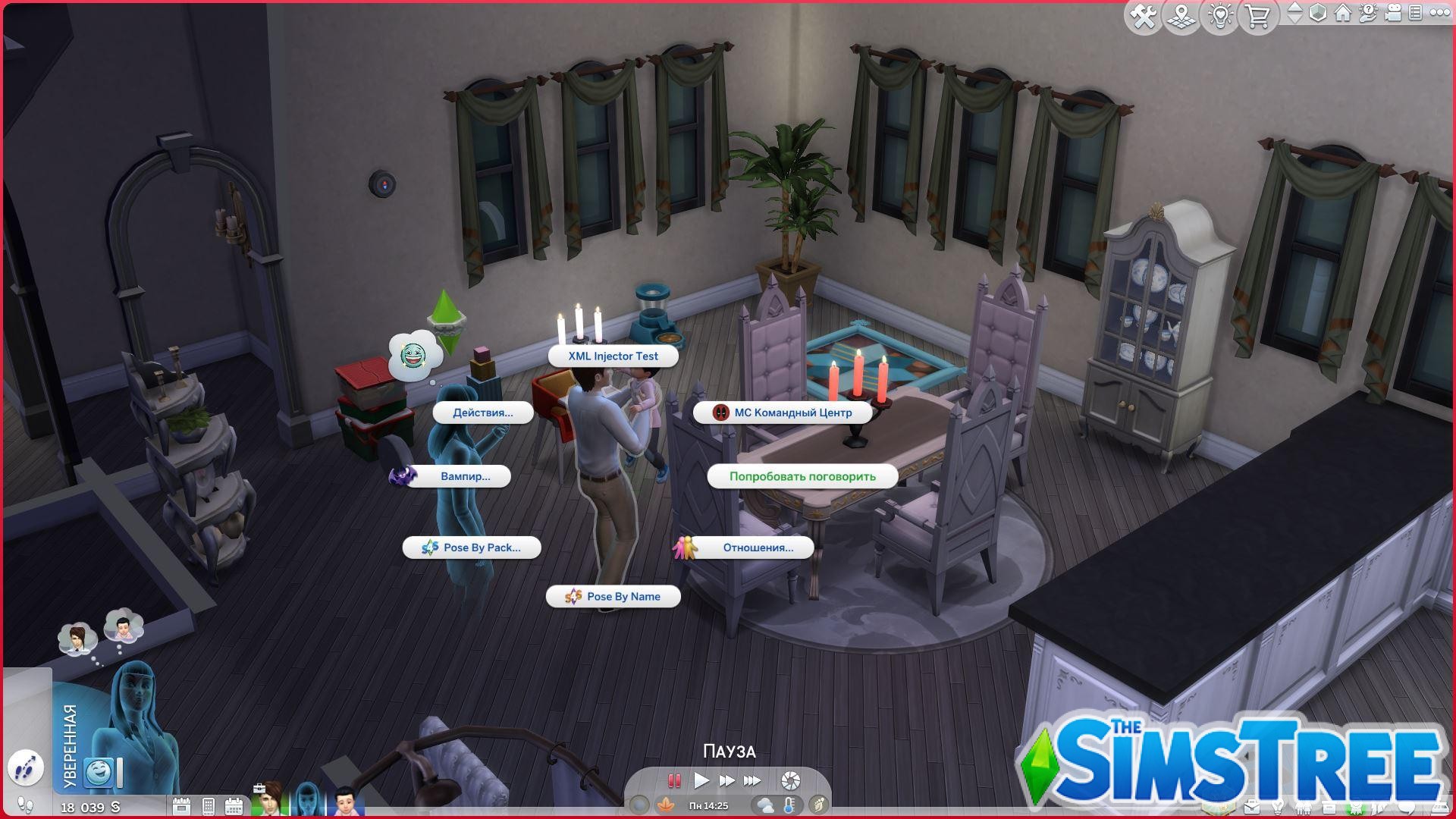Select XML Injector Test from the pie menu
This screenshot has height=819, width=1456.
[x=612, y=356]
